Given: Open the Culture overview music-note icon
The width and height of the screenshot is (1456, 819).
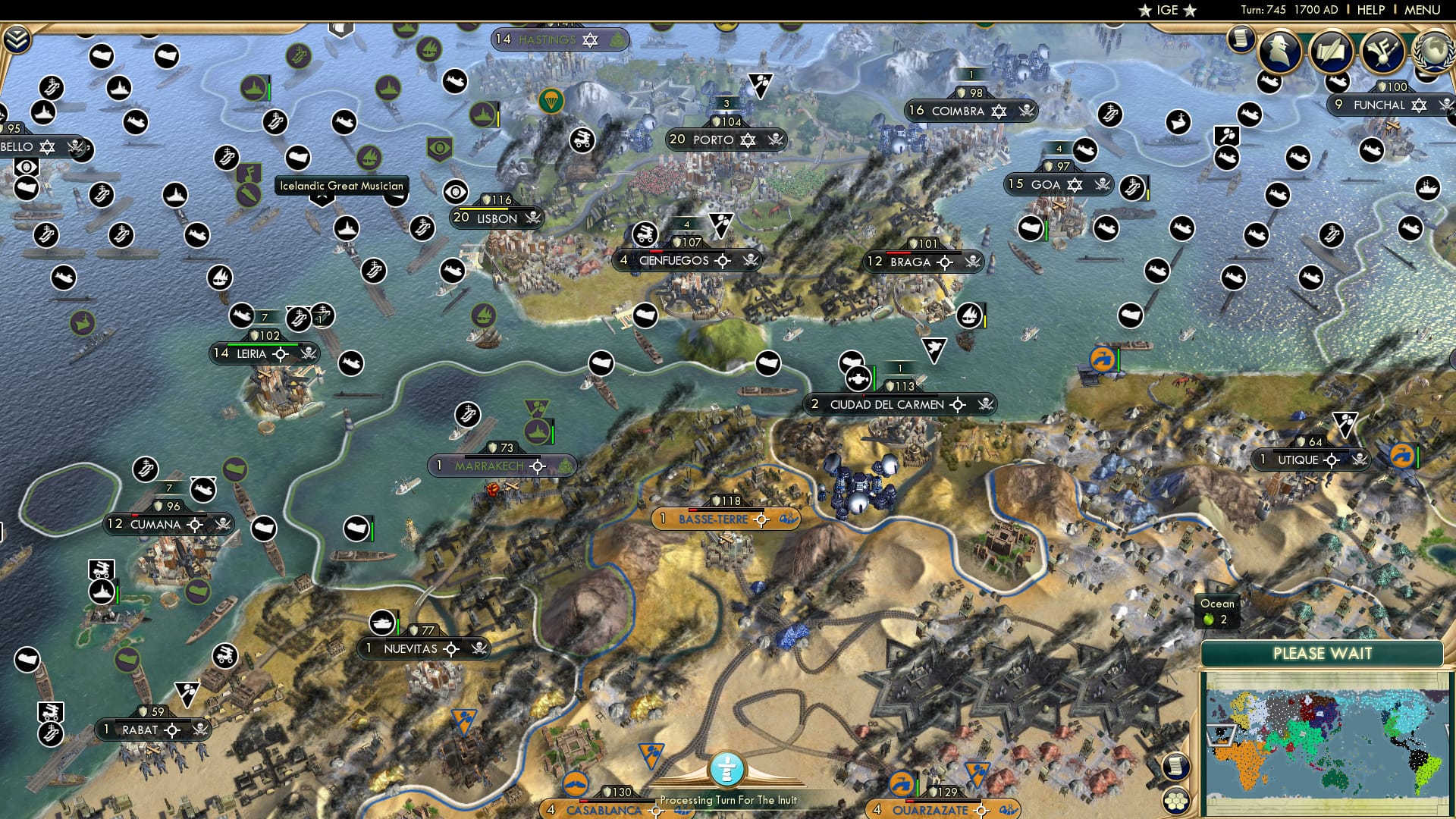Looking at the screenshot, I should pyautogui.click(x=1382, y=50).
